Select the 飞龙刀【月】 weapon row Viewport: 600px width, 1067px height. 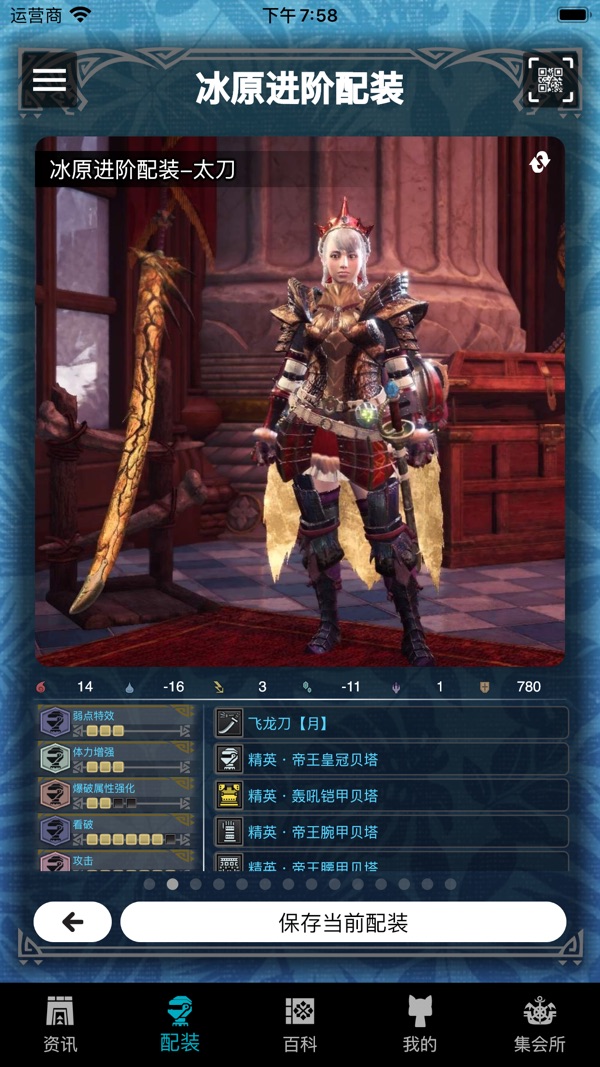[x=392, y=722]
